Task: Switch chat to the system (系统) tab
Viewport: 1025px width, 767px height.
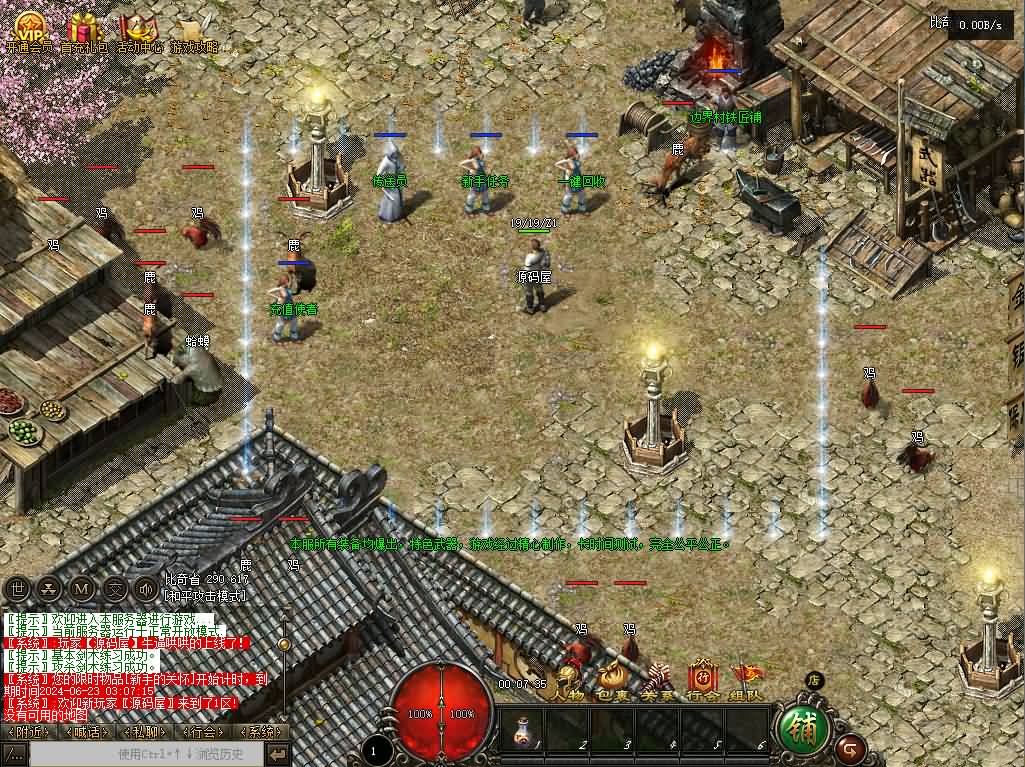Action: (x=260, y=732)
